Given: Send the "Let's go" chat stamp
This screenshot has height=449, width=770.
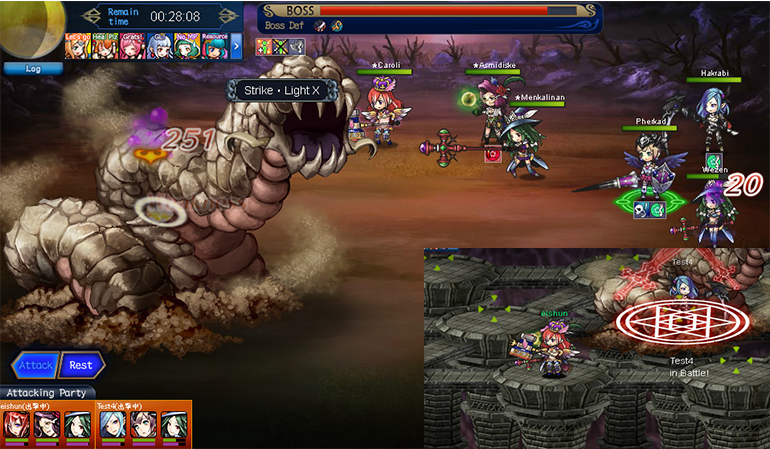Looking at the screenshot, I should pos(78,45).
